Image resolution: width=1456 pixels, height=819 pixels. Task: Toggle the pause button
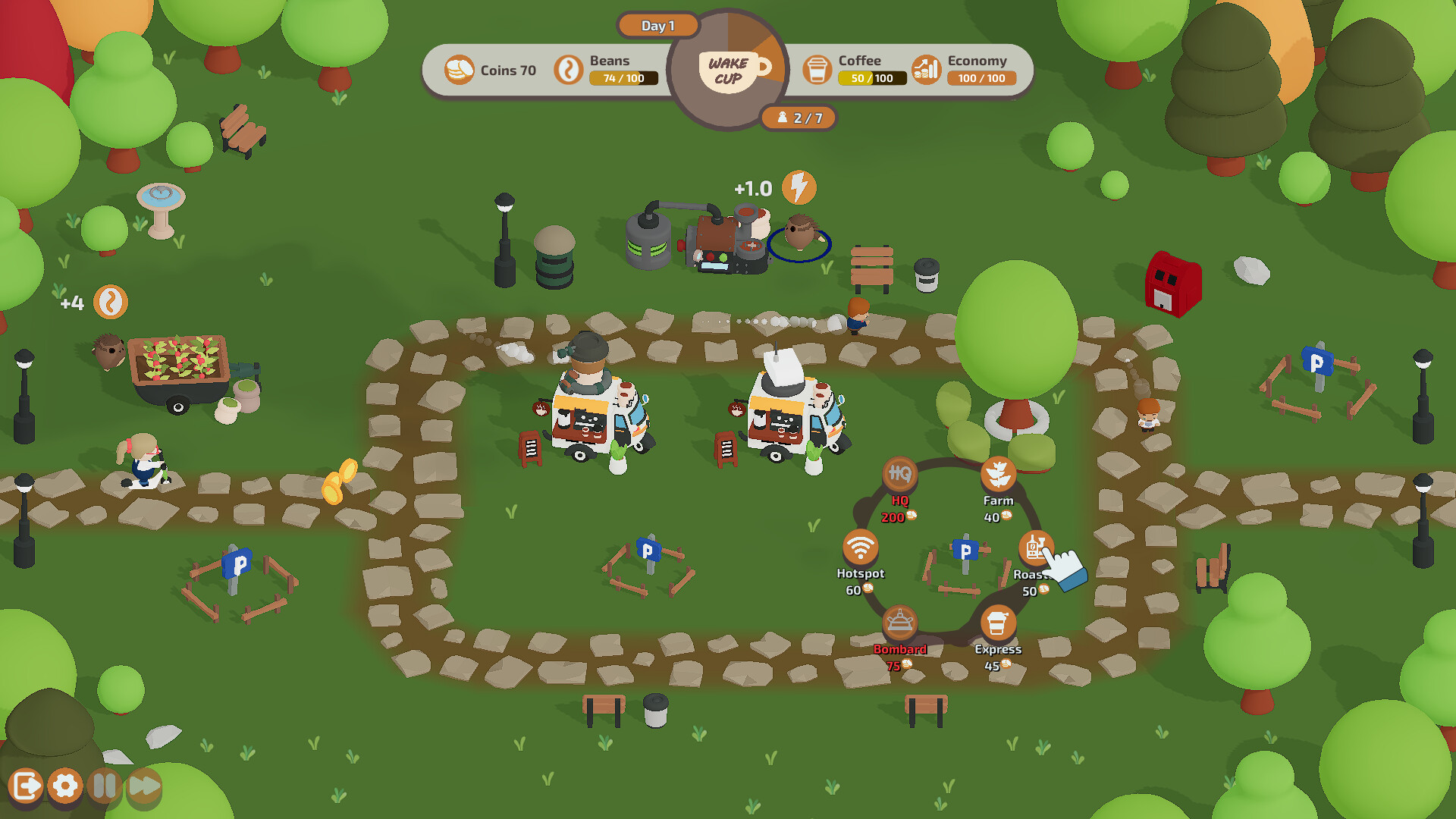click(x=104, y=787)
